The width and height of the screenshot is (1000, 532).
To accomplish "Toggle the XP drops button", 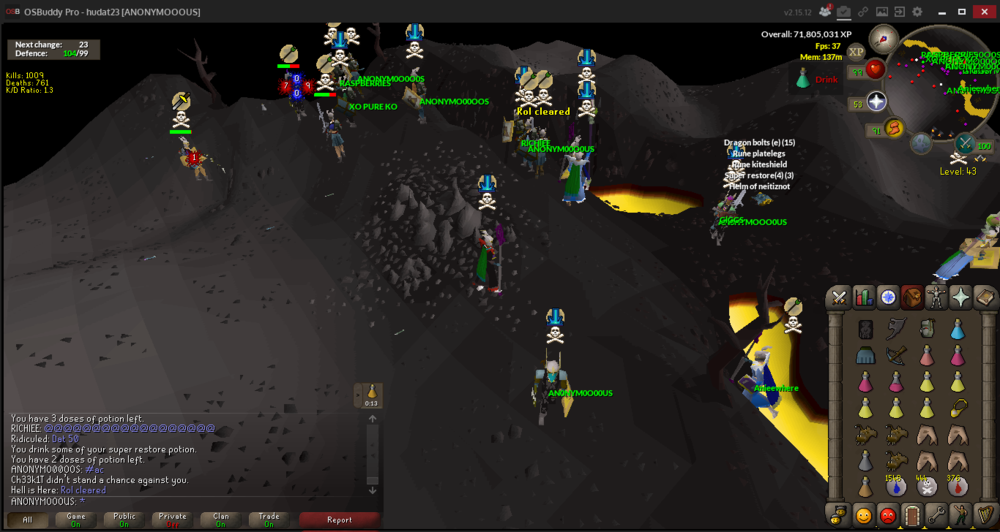I will coord(856,52).
